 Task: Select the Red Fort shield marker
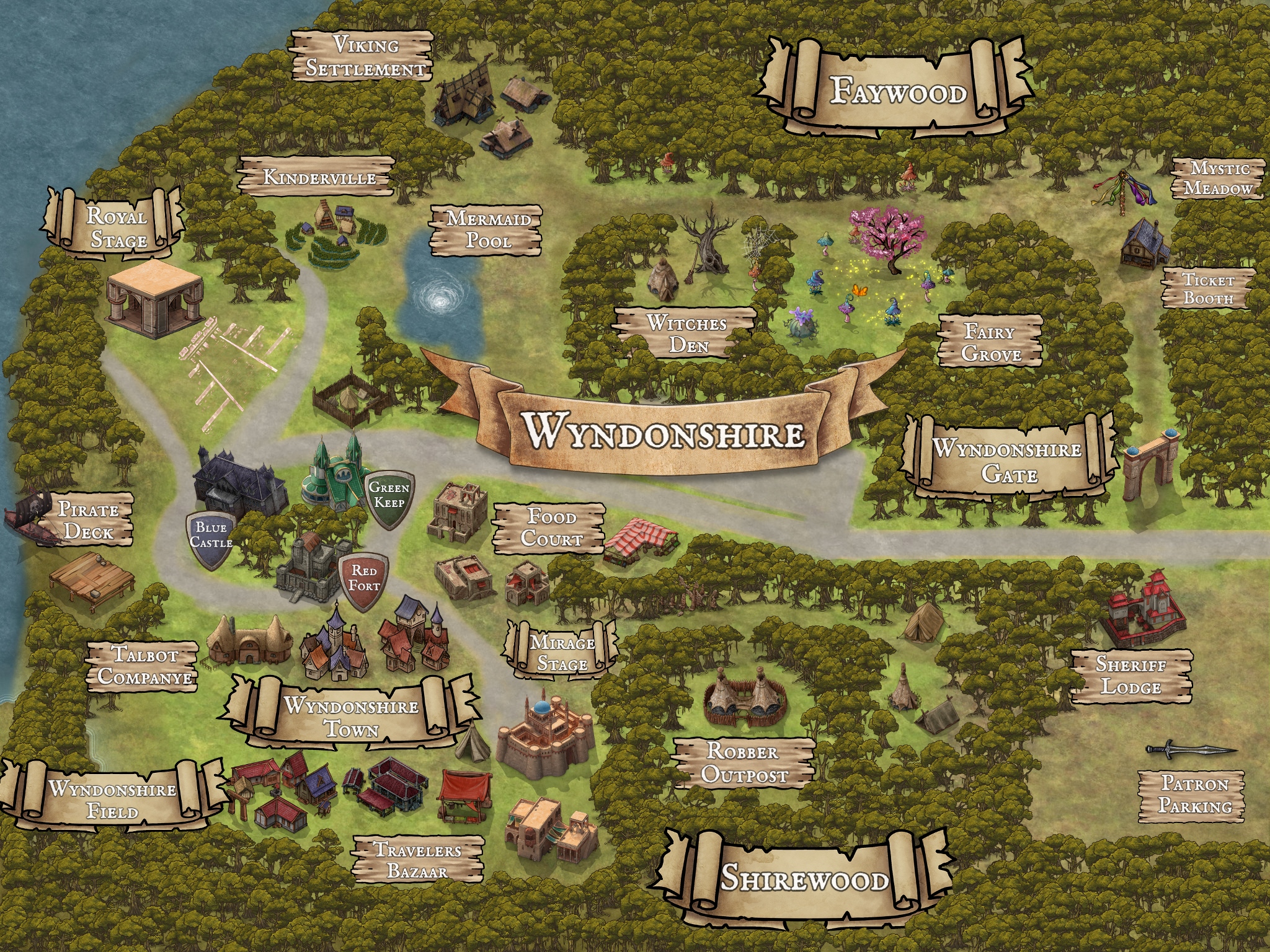click(363, 579)
